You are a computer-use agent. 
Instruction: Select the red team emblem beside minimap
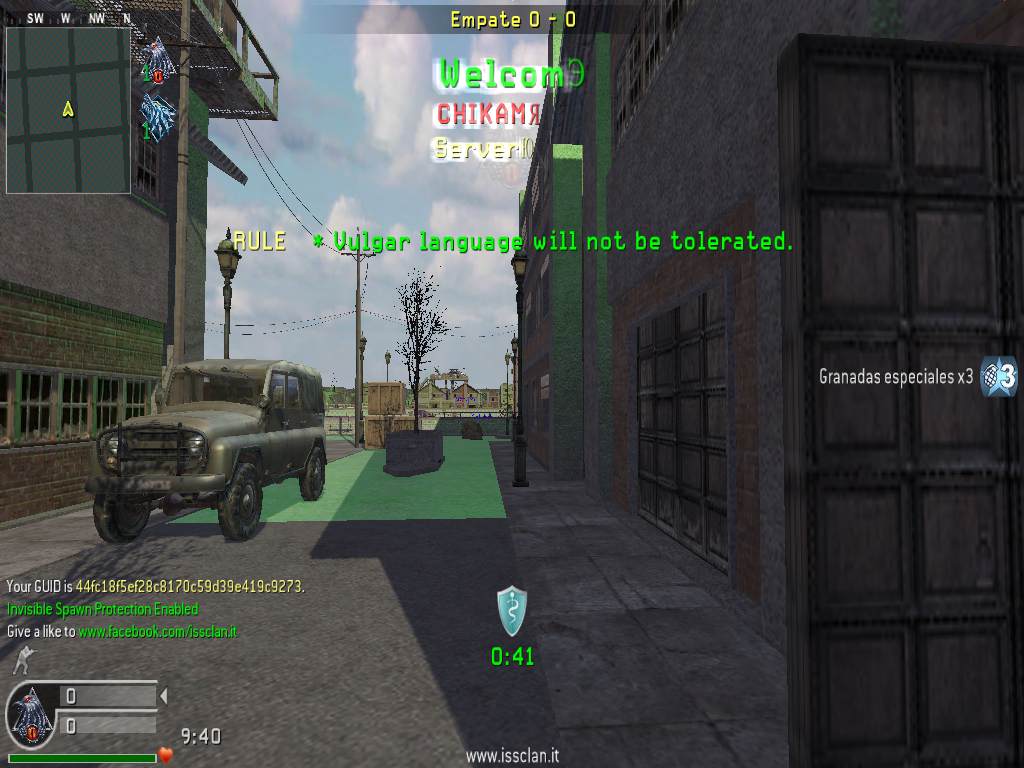[157, 58]
